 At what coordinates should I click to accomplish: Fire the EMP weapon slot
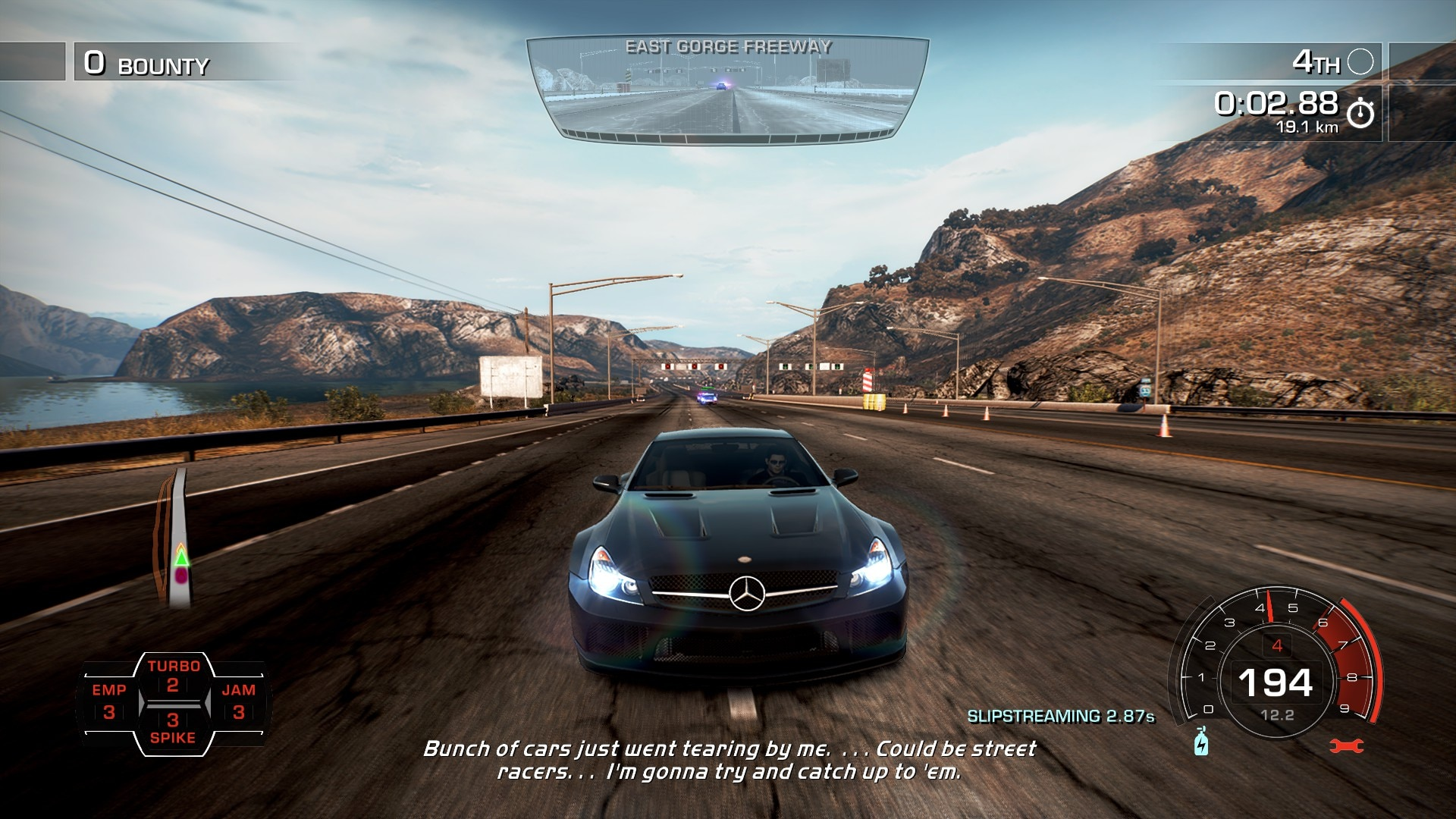coord(109,701)
